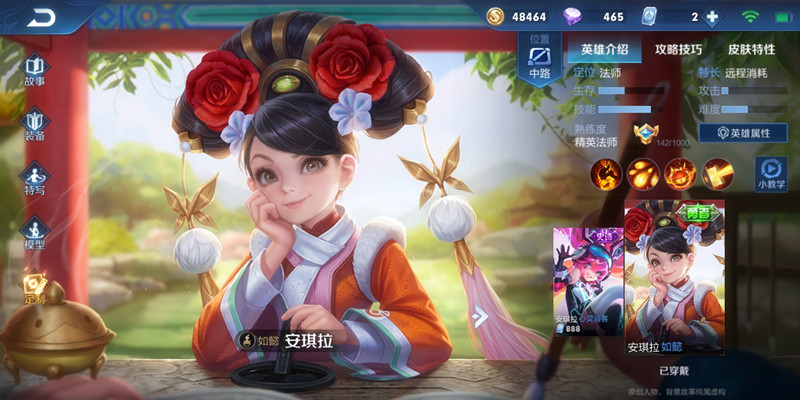Image resolution: width=800 pixels, height=400 pixels.
Task: View the golden fire beam skill icon
Action: click(x=717, y=174)
